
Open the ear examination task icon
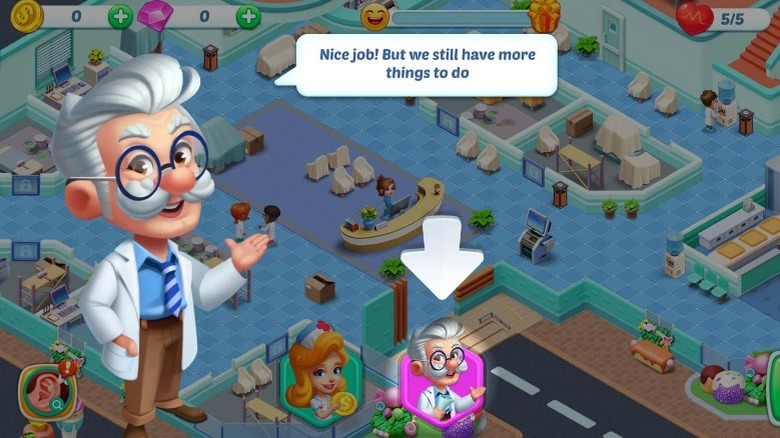pyautogui.click(x=40, y=393)
